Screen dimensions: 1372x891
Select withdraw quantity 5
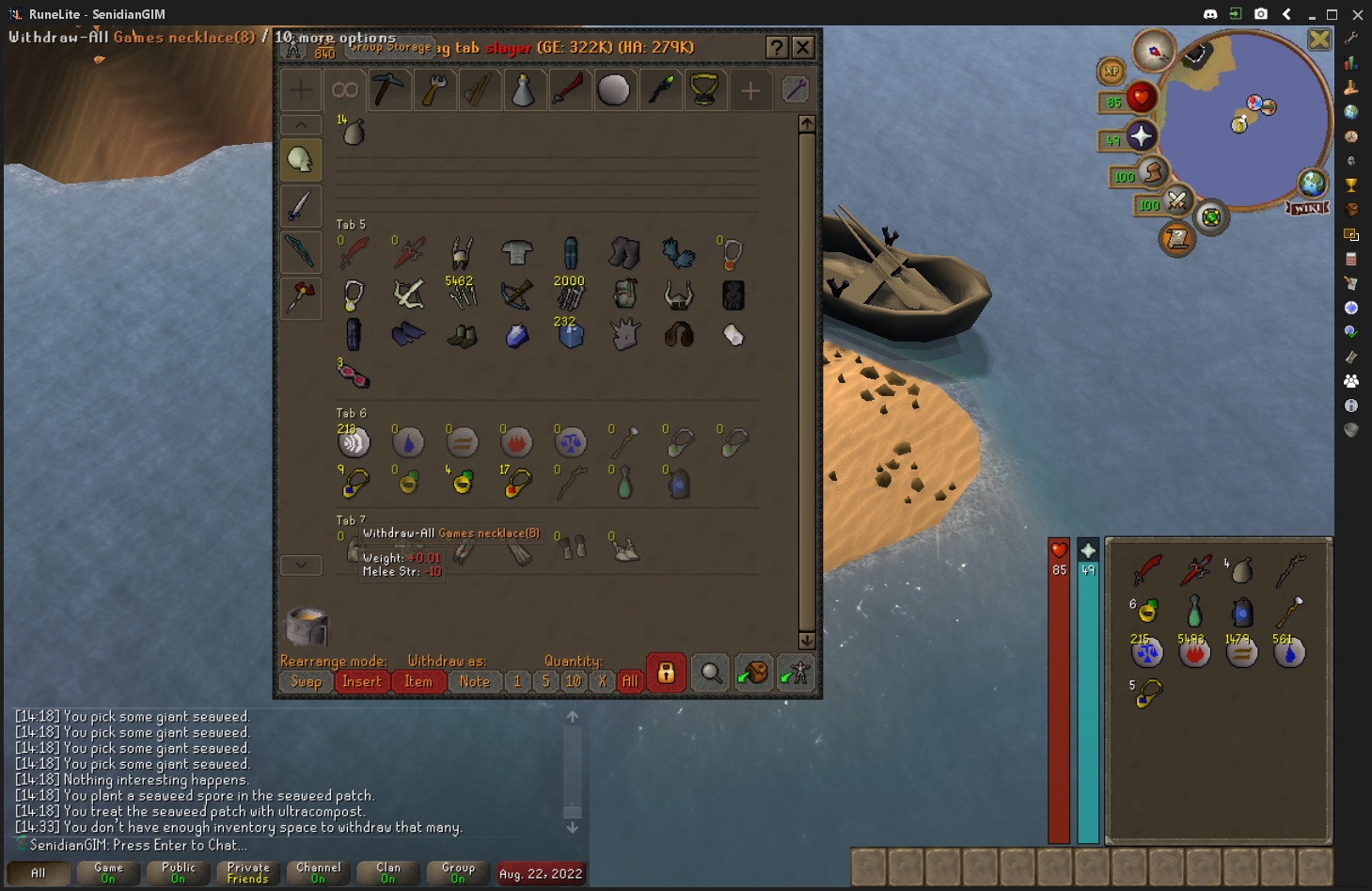pos(545,681)
